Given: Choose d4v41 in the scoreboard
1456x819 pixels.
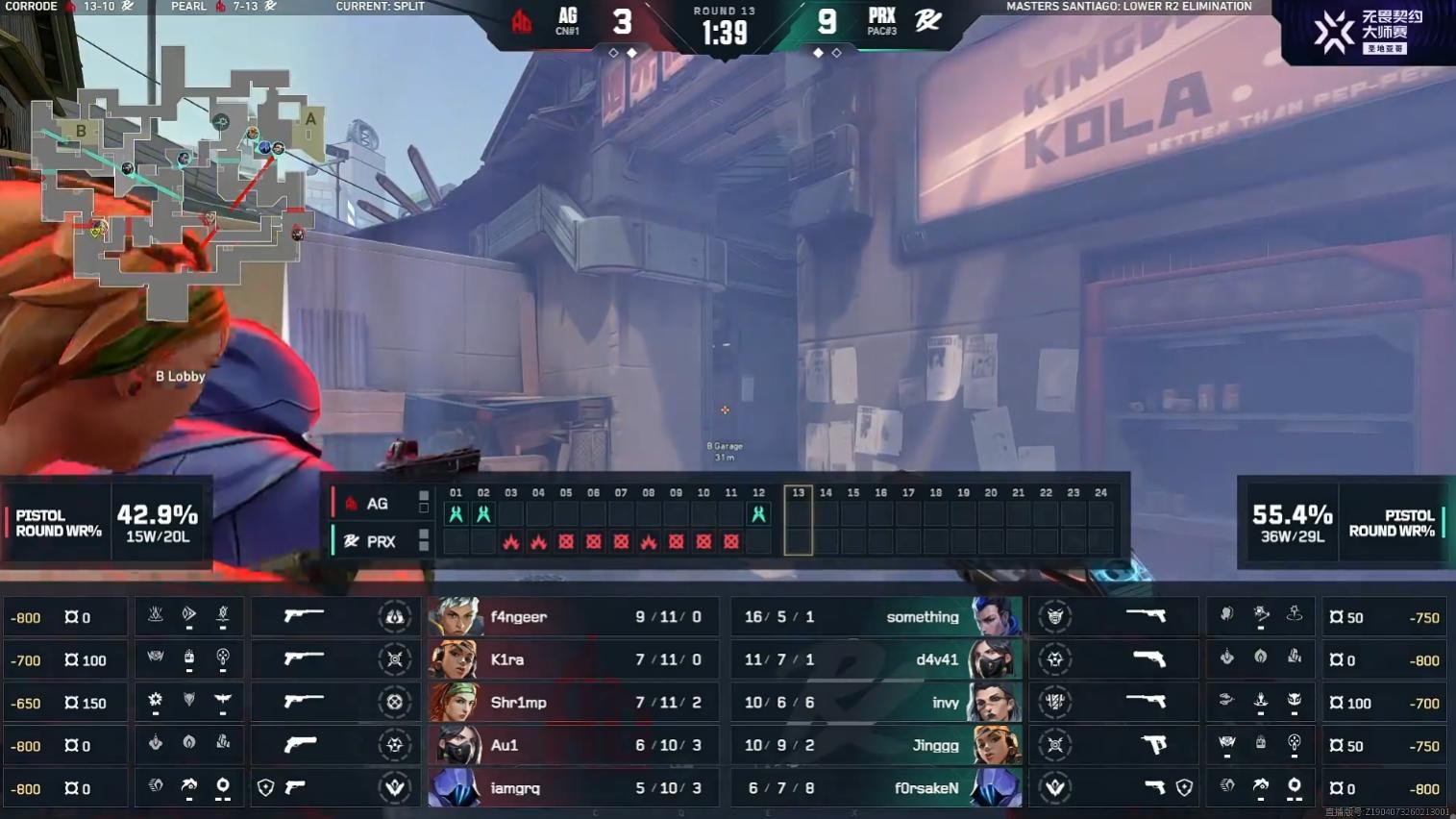Looking at the screenshot, I should pyautogui.click(x=876, y=659).
